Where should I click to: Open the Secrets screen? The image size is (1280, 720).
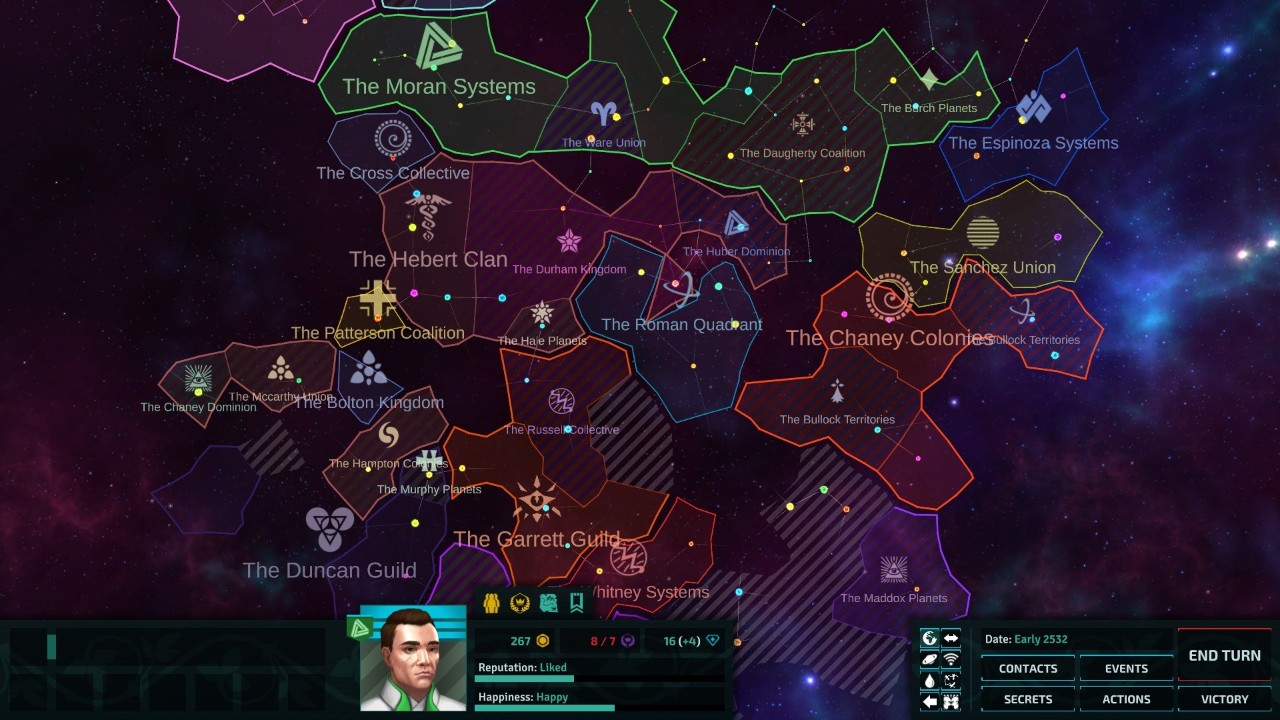1027,699
